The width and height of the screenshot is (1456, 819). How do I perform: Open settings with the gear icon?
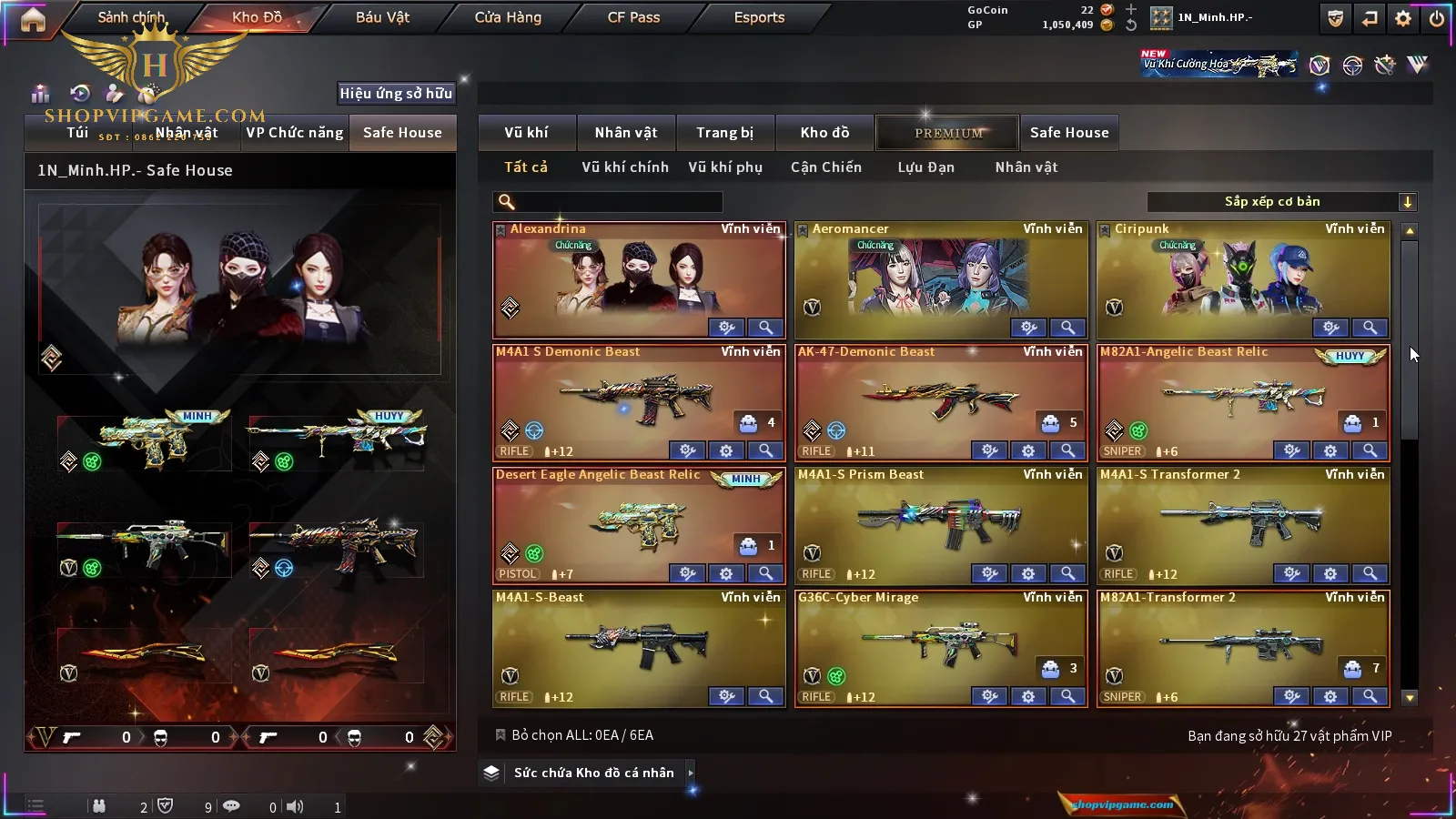click(x=1403, y=18)
